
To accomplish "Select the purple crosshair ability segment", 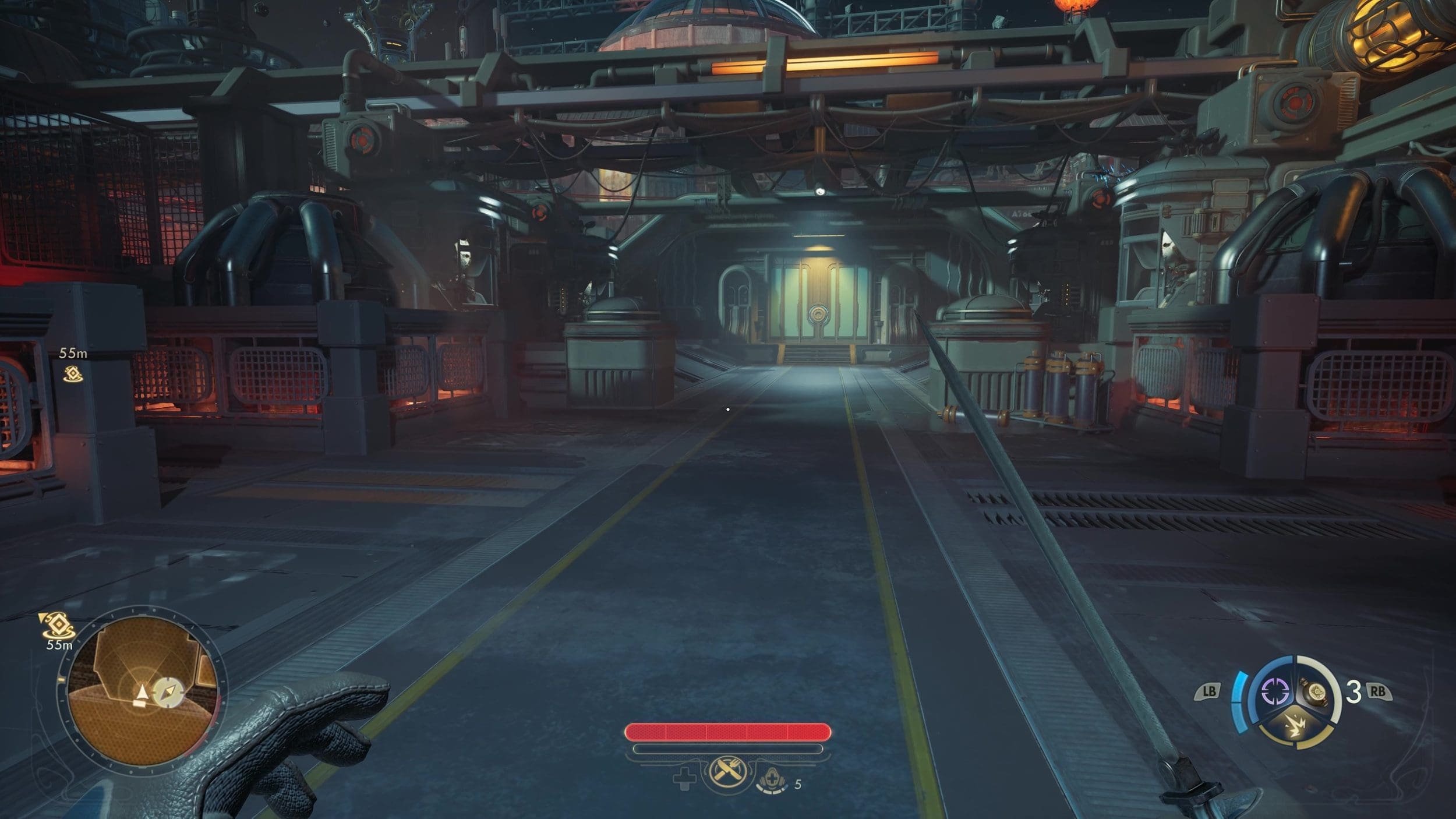I will point(1273,692).
